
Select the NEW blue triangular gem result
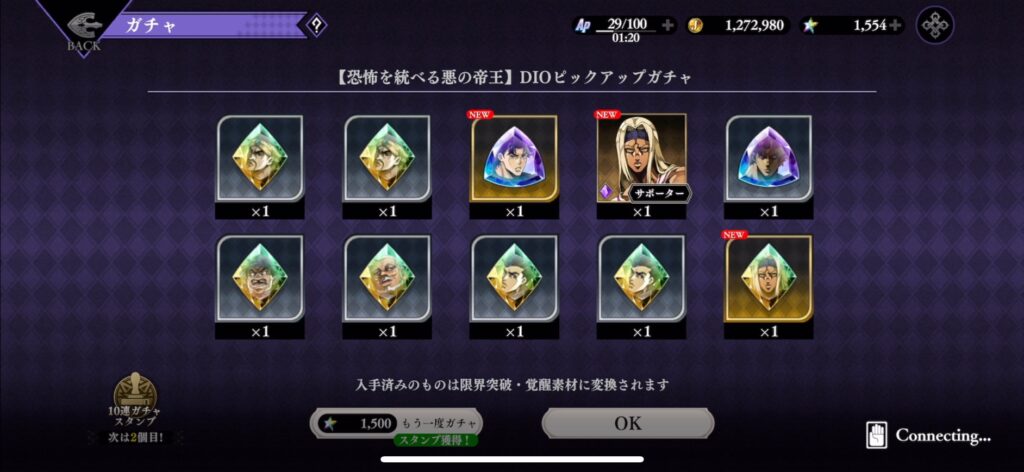coord(514,158)
